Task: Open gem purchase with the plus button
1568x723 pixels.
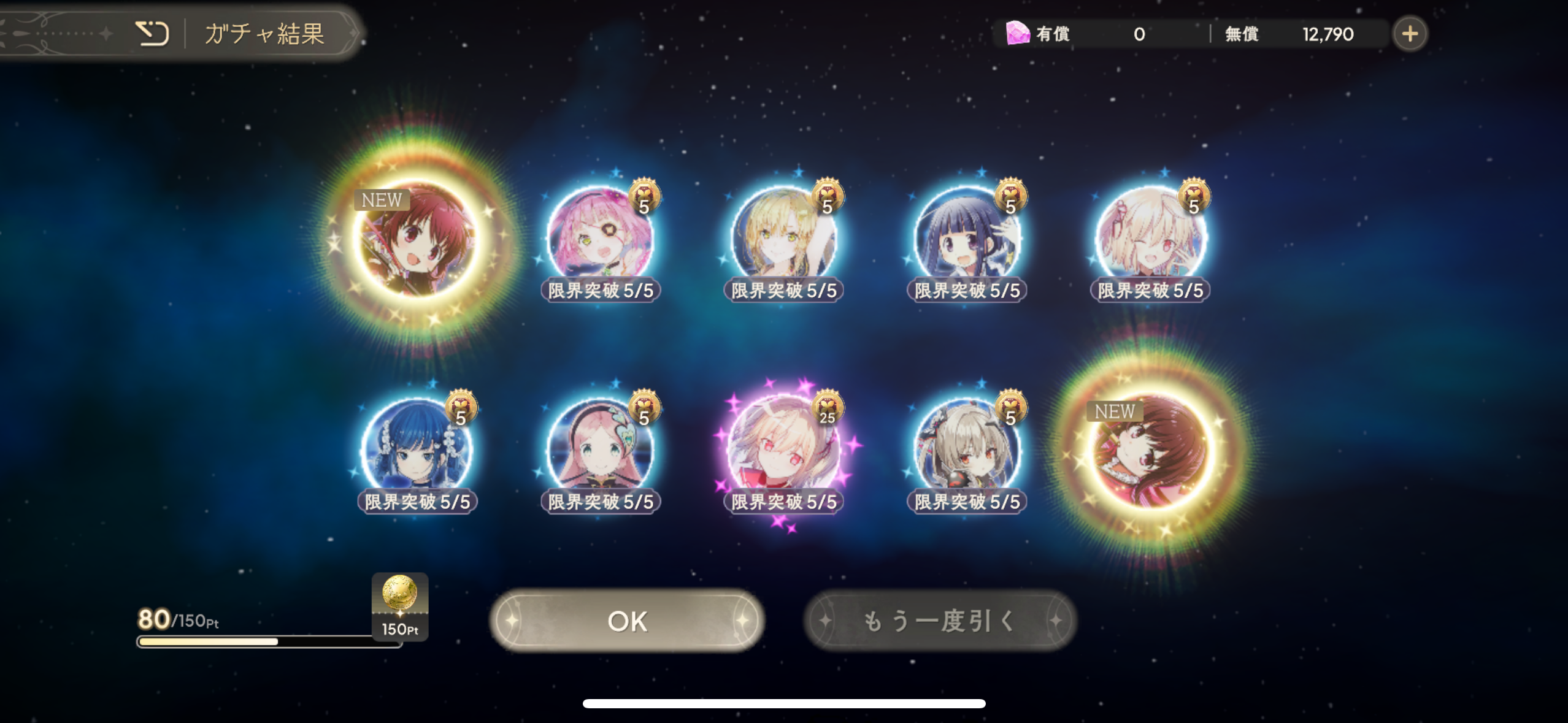Action: [x=1410, y=34]
